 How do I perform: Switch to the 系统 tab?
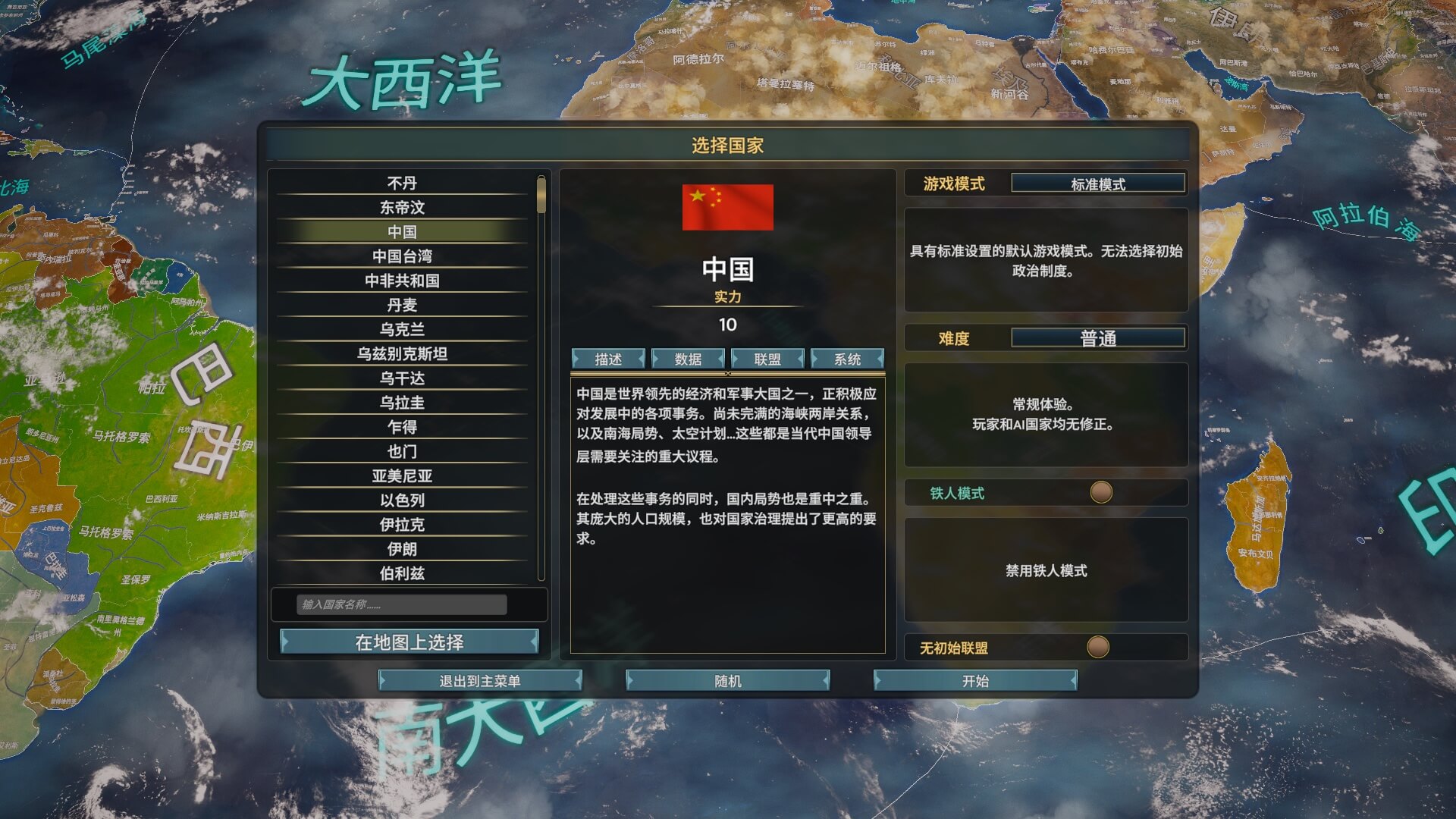pyautogui.click(x=847, y=359)
